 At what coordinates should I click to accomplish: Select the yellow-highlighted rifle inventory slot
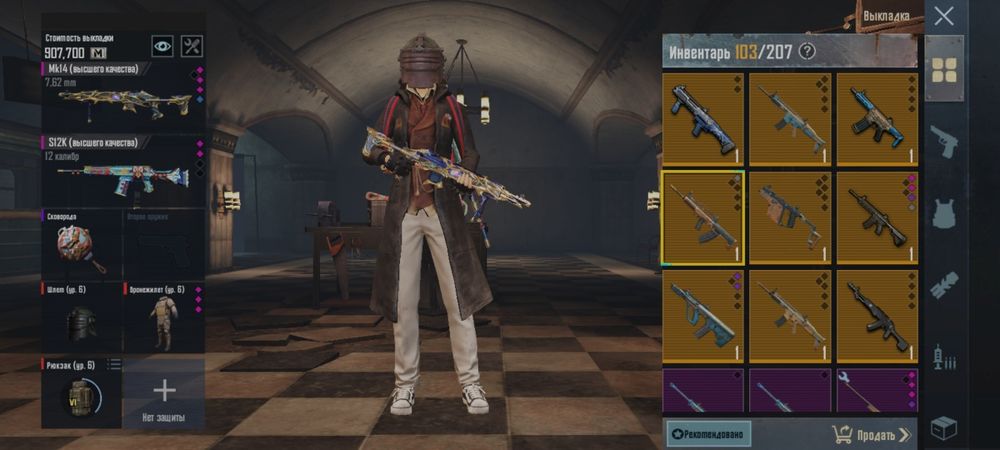pos(702,217)
